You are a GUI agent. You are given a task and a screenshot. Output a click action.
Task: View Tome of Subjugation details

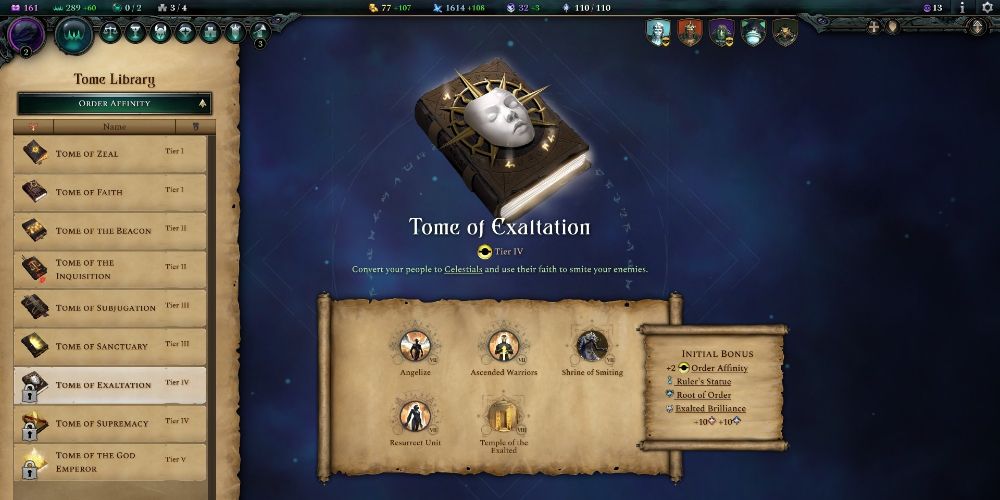tap(110, 307)
